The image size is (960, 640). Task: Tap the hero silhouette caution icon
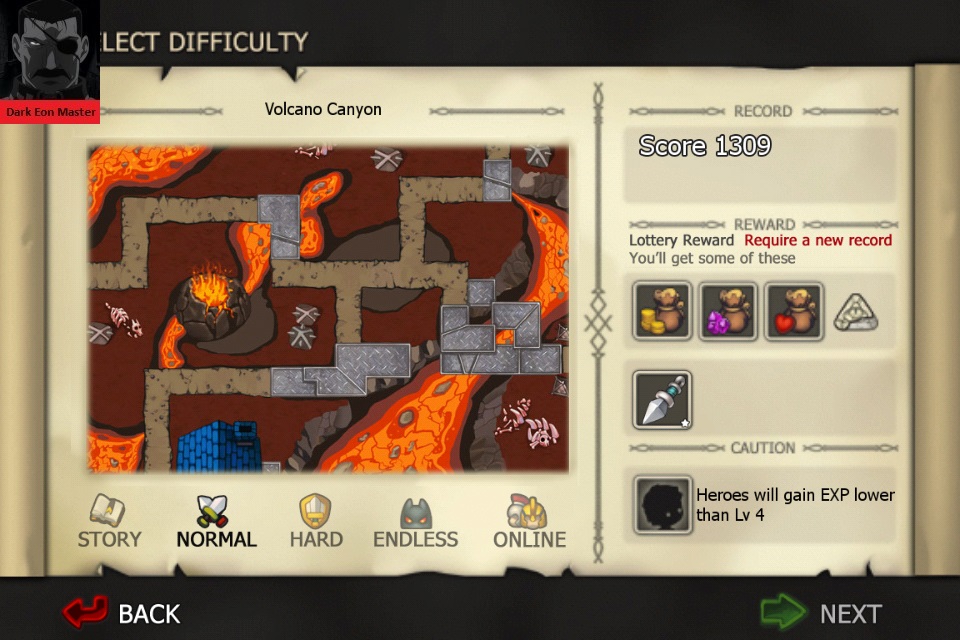[x=662, y=505]
